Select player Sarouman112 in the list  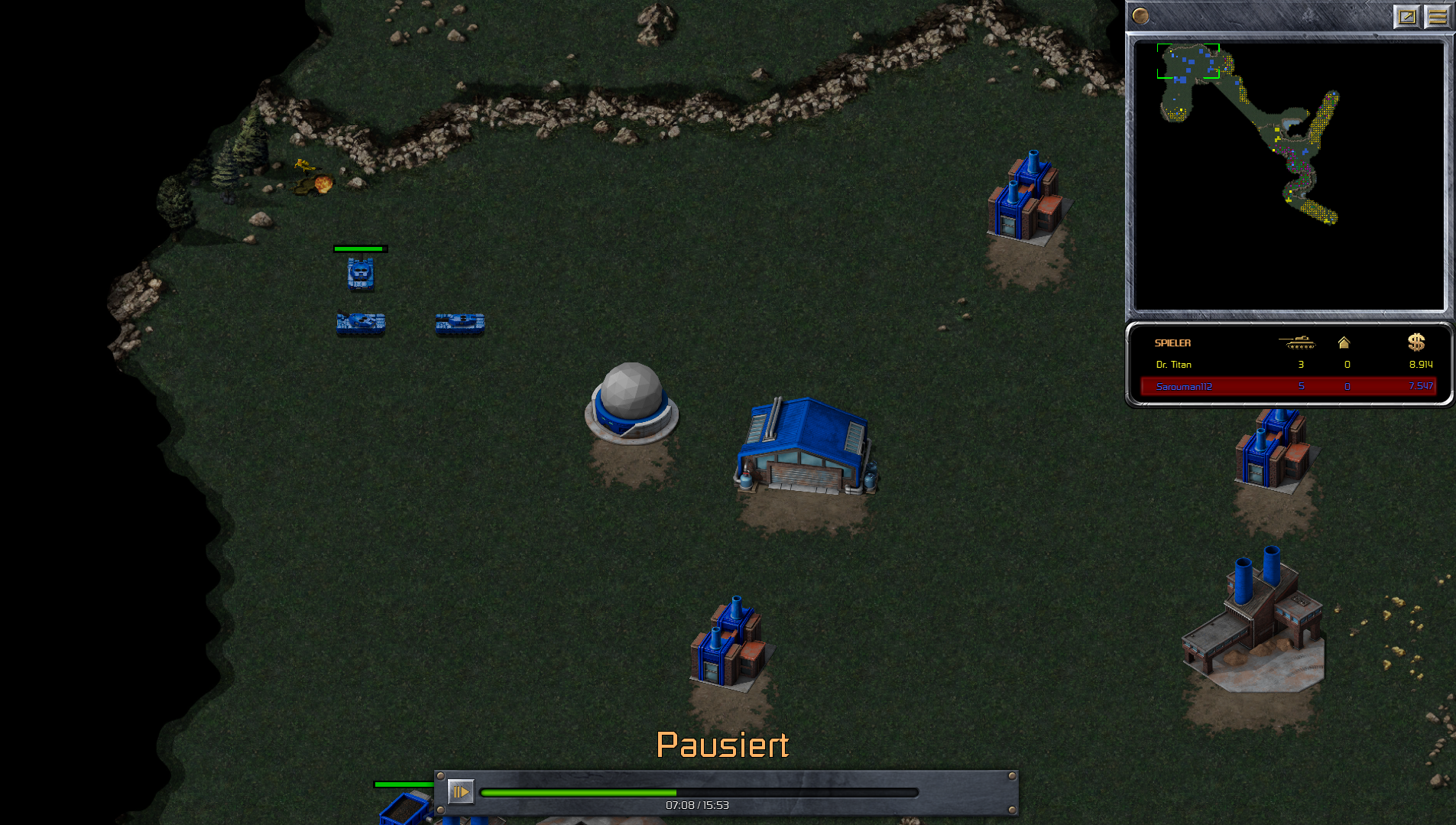pos(1184,387)
